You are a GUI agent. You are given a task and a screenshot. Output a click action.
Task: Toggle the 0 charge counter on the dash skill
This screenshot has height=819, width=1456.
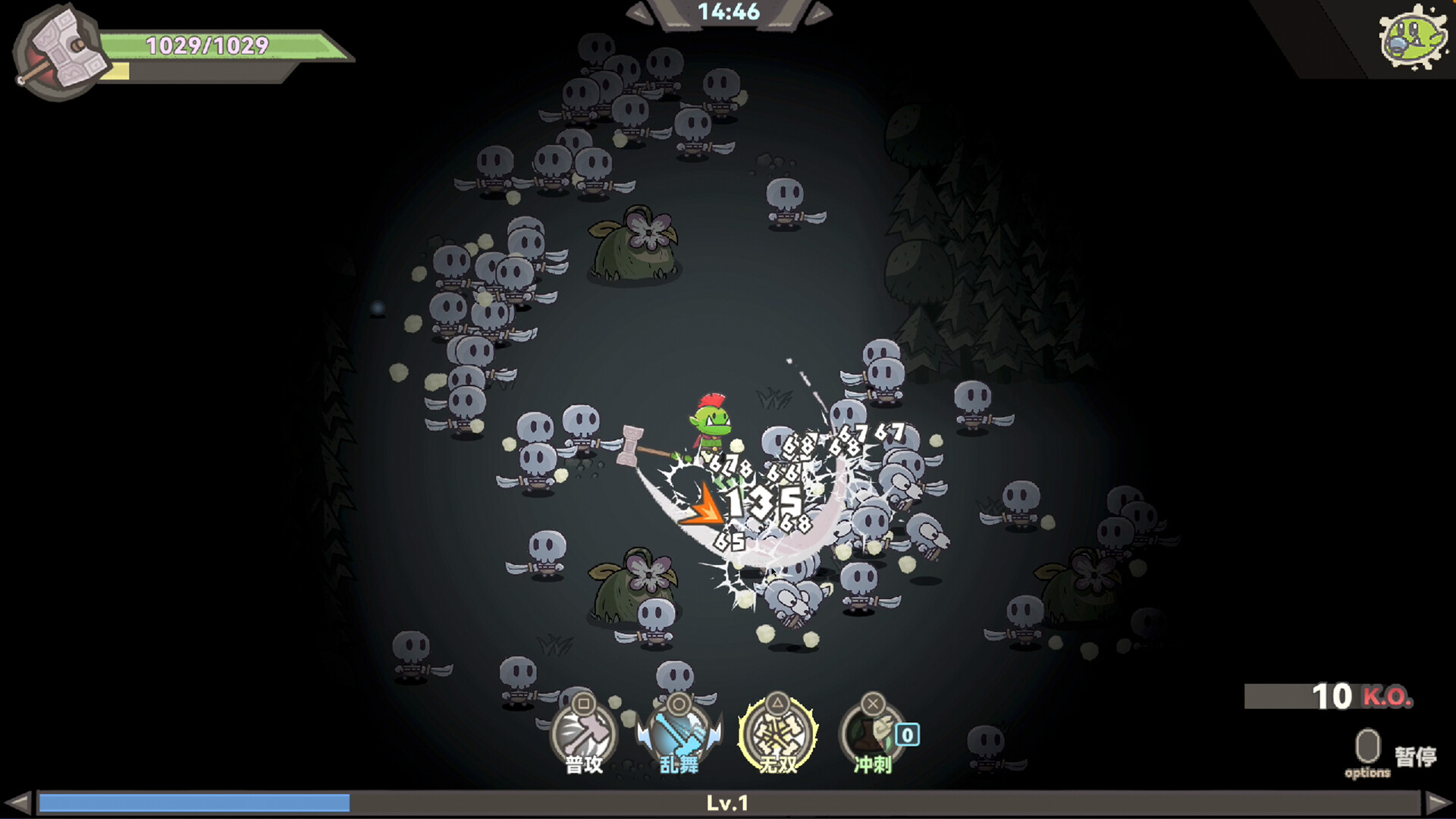(907, 733)
